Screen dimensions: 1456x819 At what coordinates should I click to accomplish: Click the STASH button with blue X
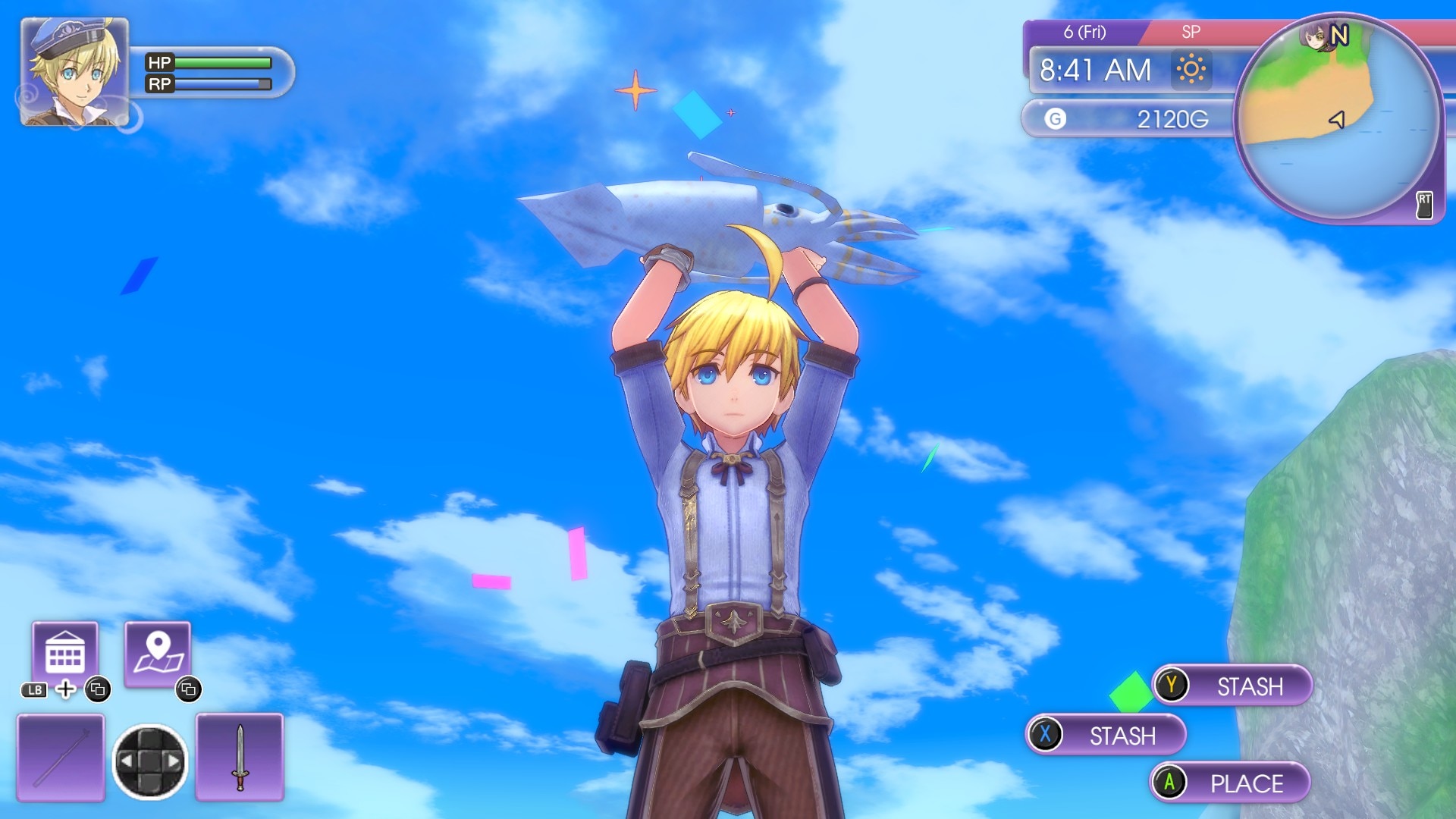[1106, 735]
